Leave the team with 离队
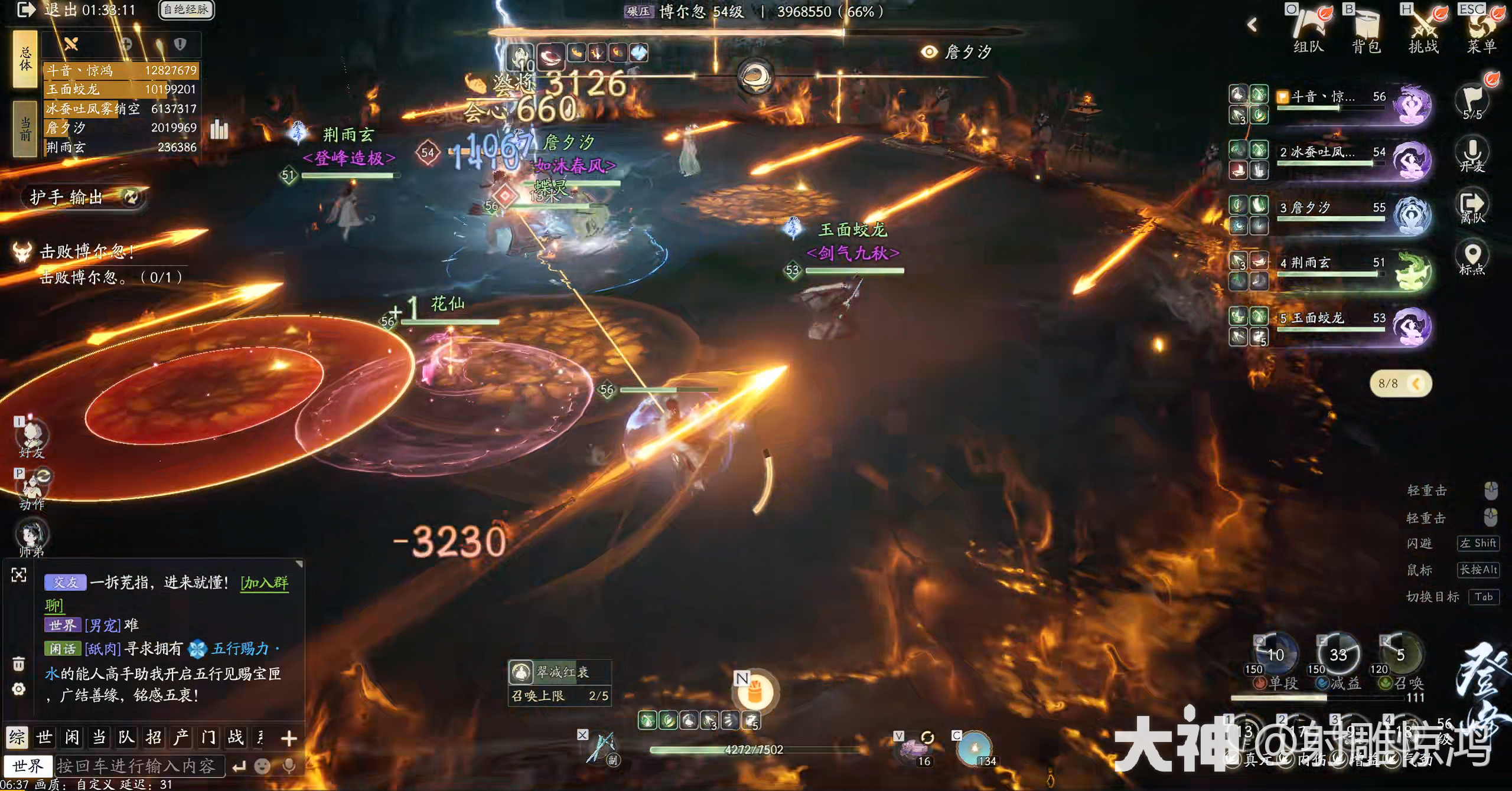 click(x=1472, y=207)
